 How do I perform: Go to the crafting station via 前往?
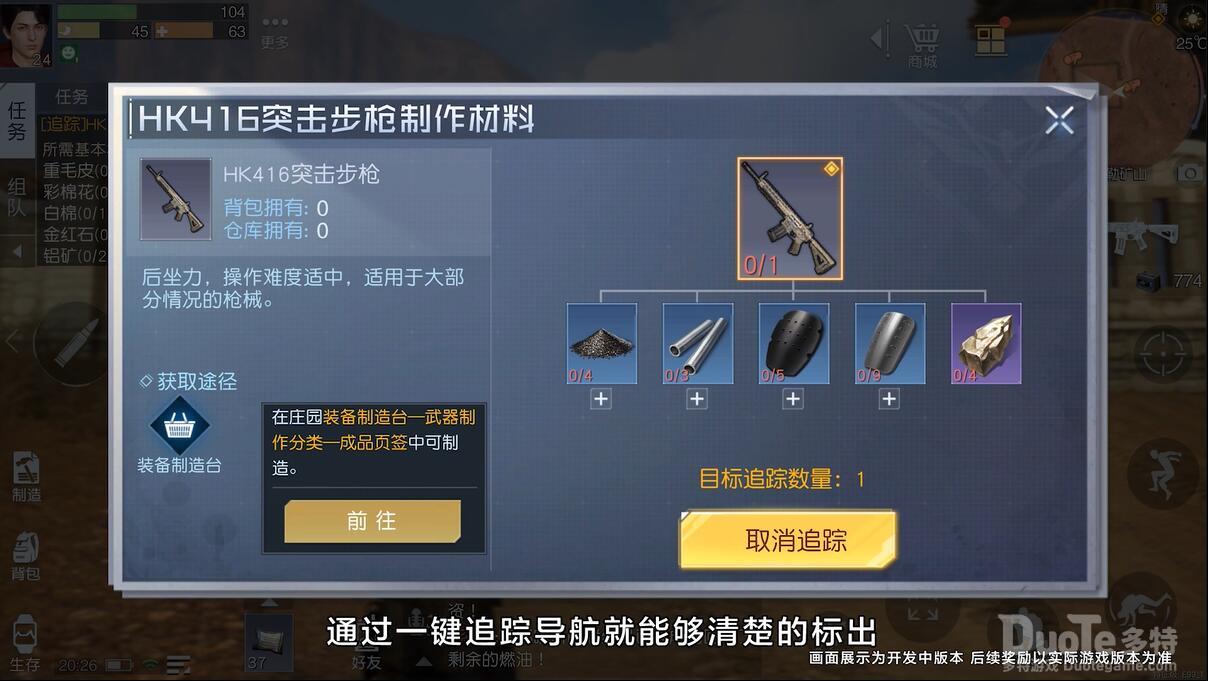tap(372, 521)
